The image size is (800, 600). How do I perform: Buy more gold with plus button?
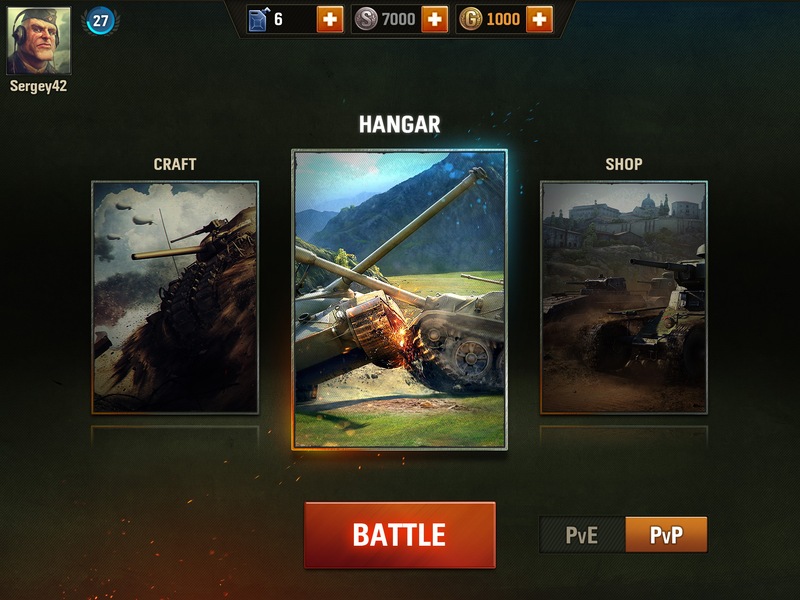point(539,19)
